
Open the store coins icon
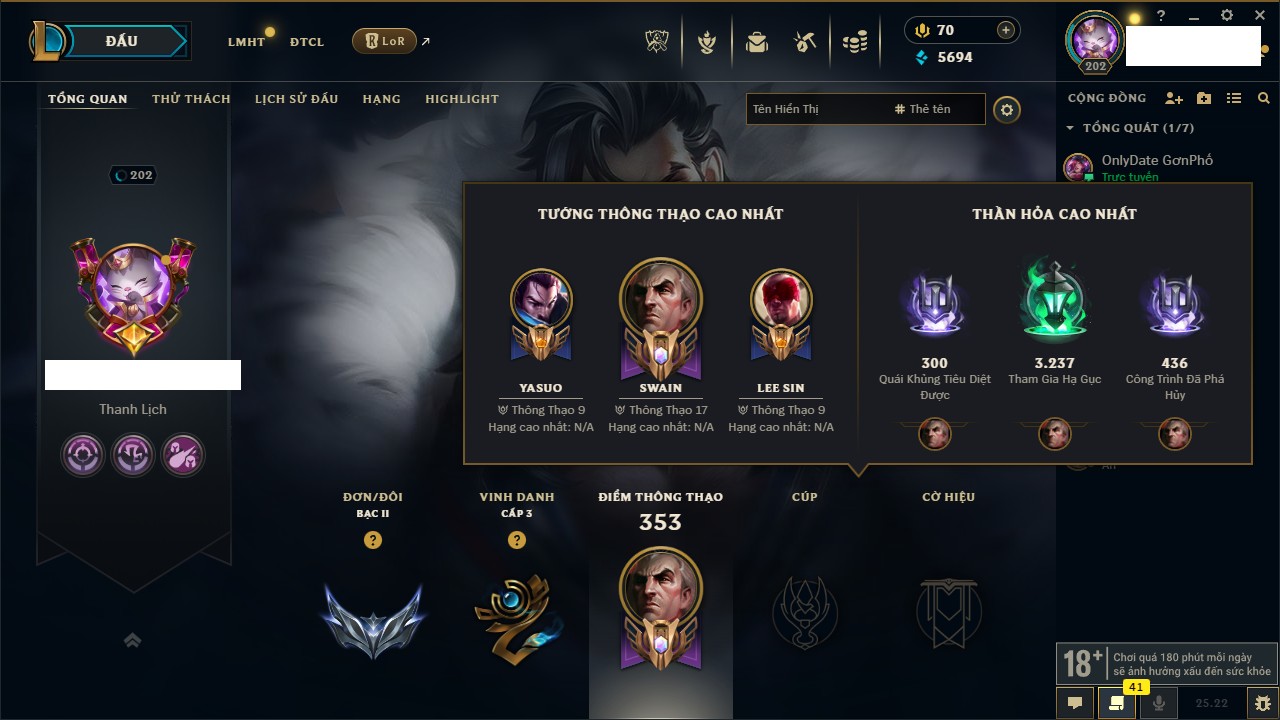pyautogui.click(x=854, y=42)
